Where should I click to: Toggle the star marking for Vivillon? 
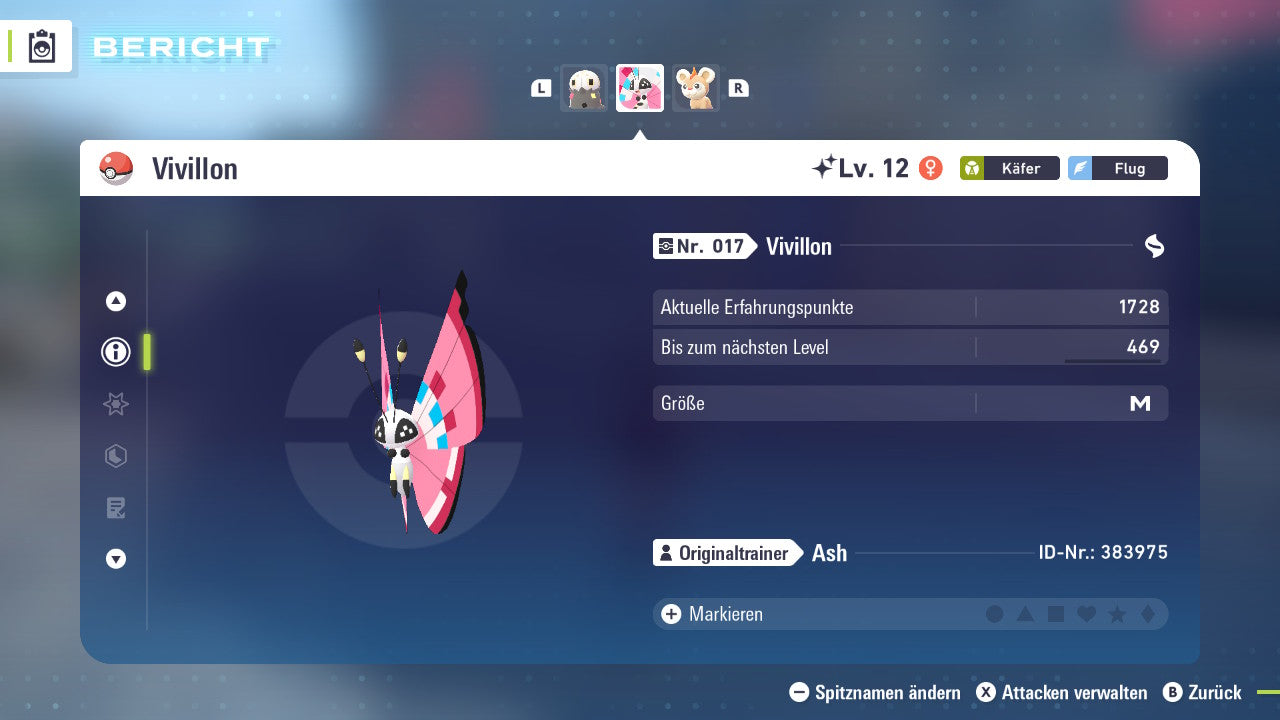tap(1117, 614)
